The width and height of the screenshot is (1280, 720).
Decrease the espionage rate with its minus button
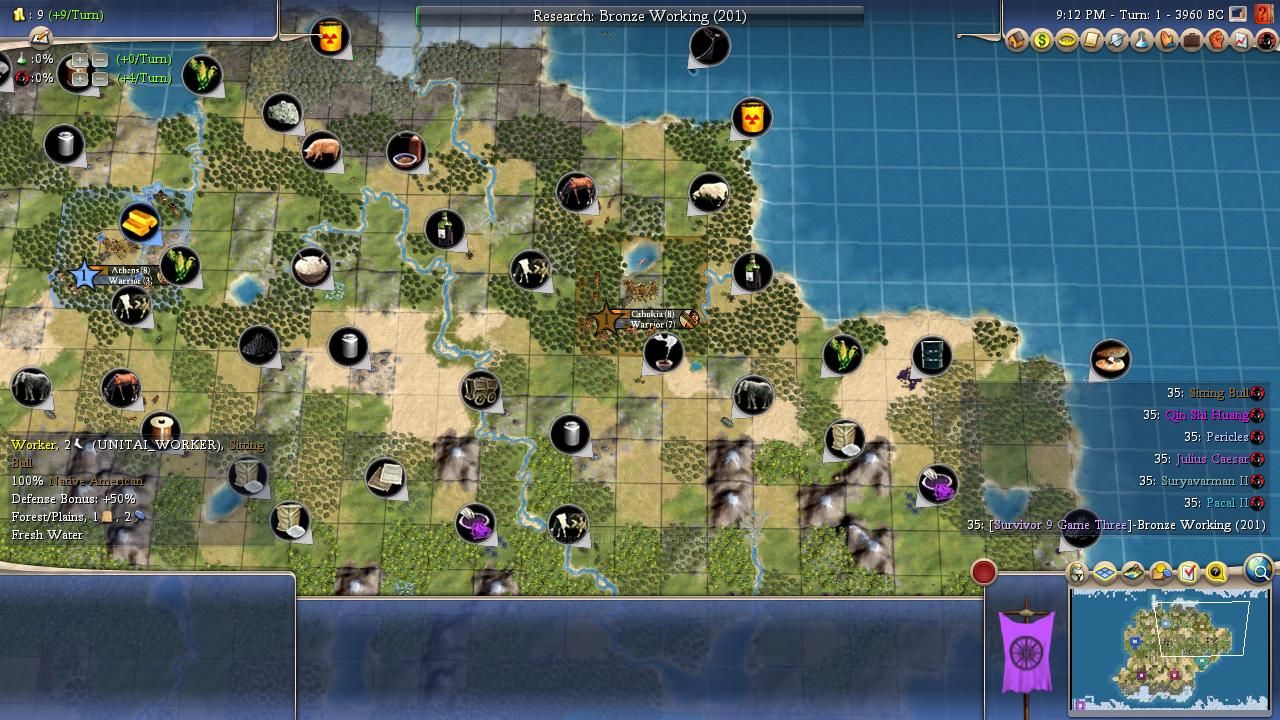pyautogui.click(x=100, y=78)
